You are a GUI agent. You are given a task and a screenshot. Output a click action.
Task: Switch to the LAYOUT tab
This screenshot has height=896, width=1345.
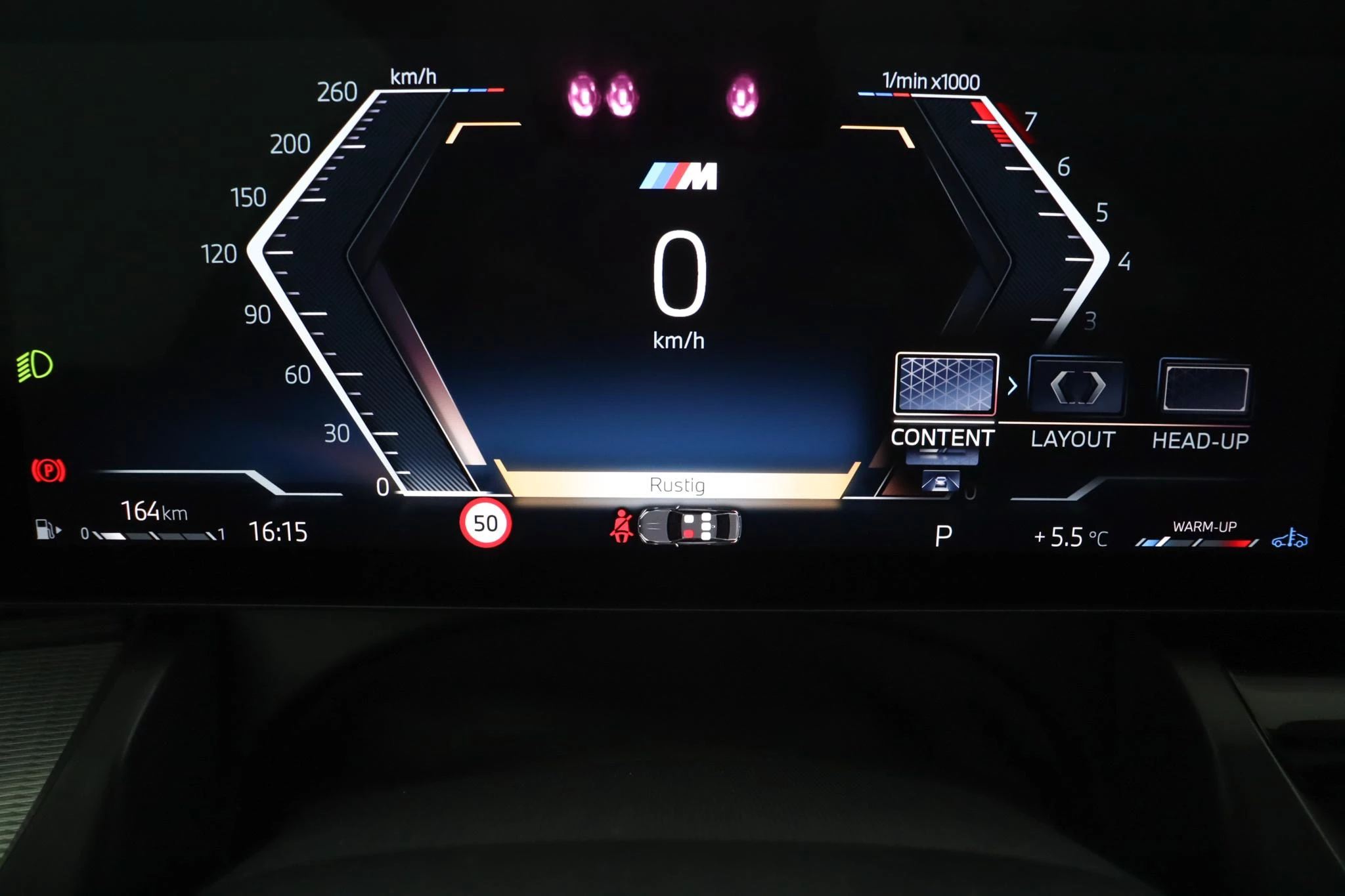pyautogui.click(x=1072, y=438)
